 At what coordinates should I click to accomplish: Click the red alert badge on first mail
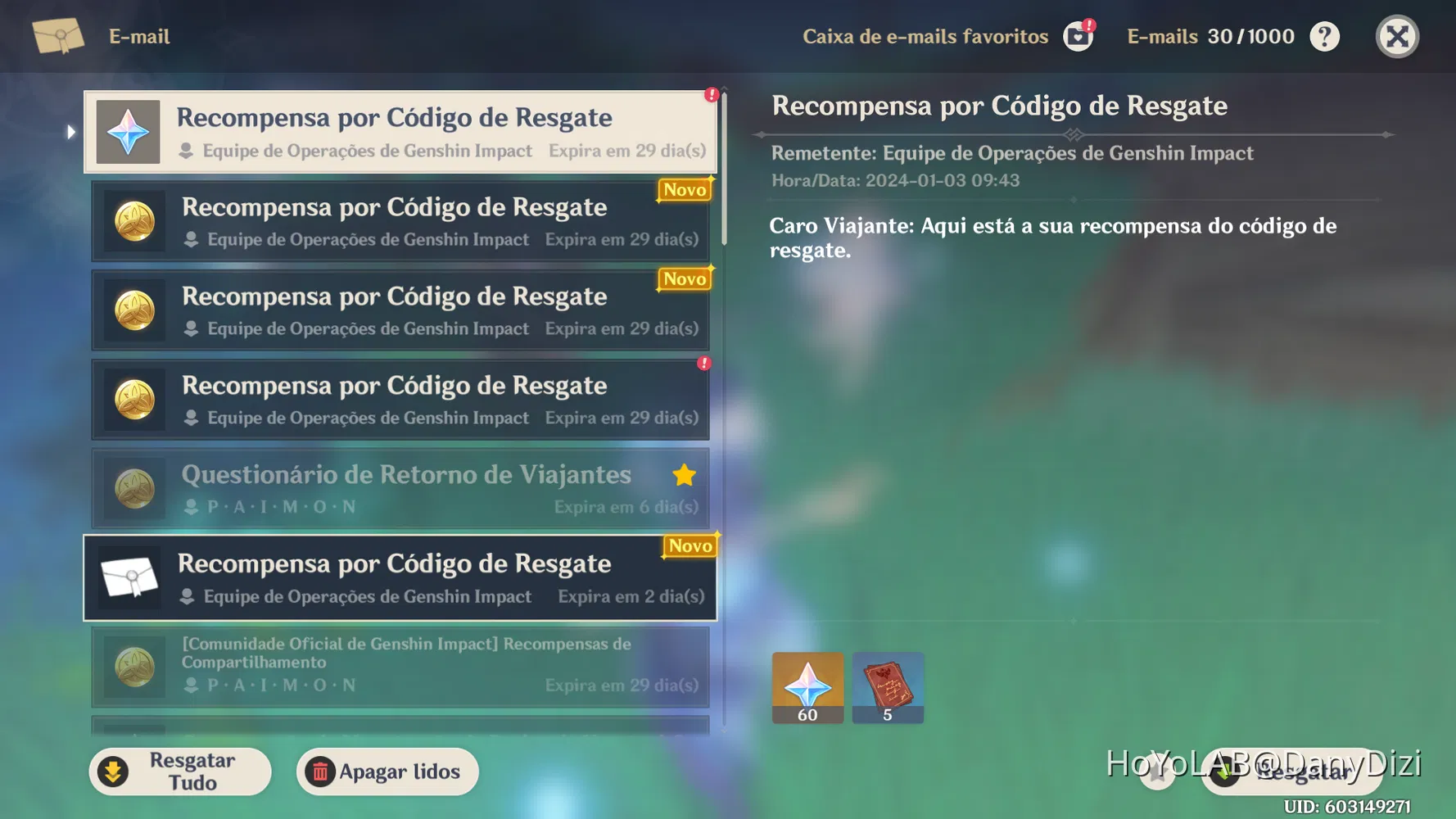711,95
